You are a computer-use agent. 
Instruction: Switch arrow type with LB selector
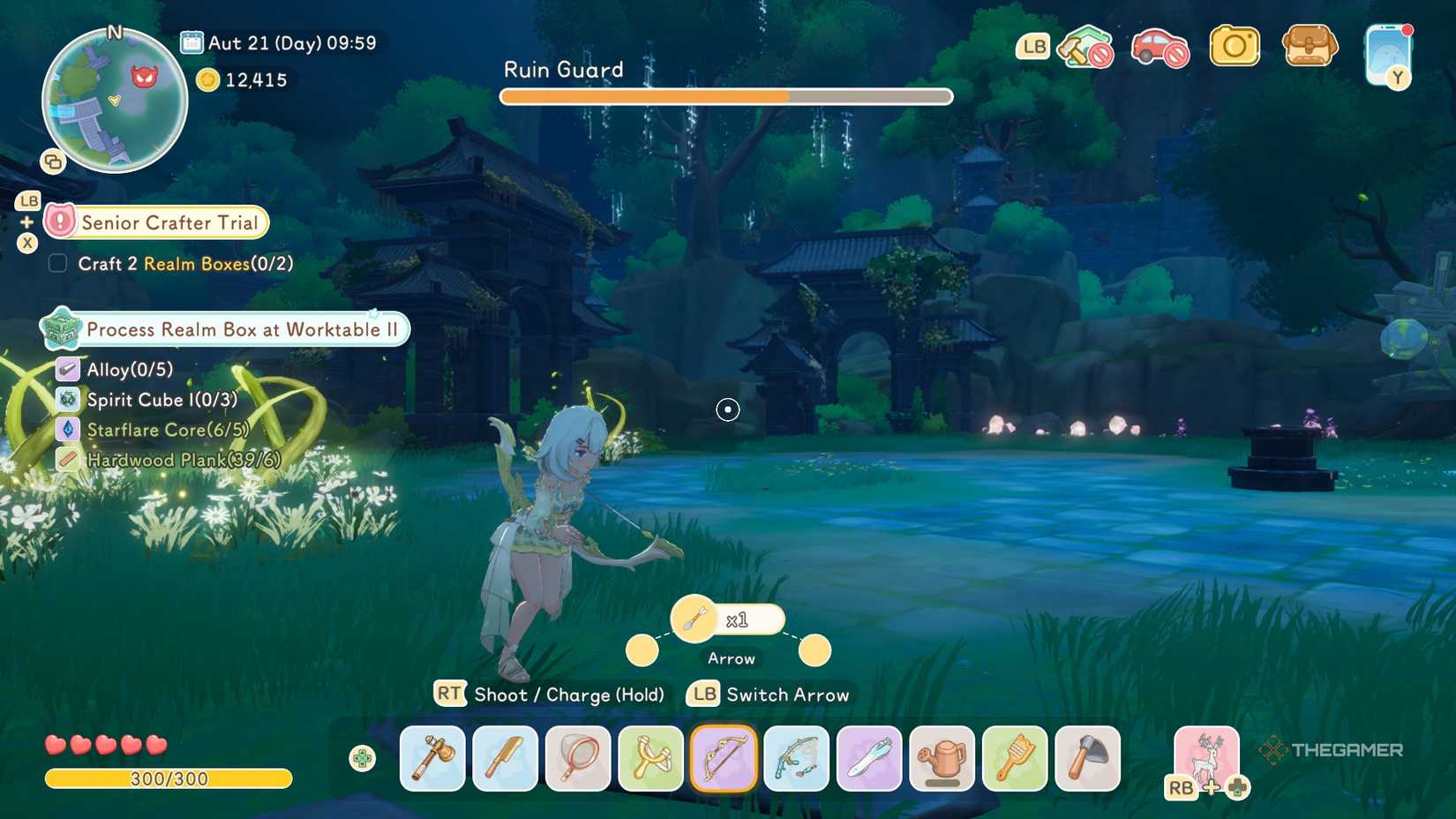(702, 695)
